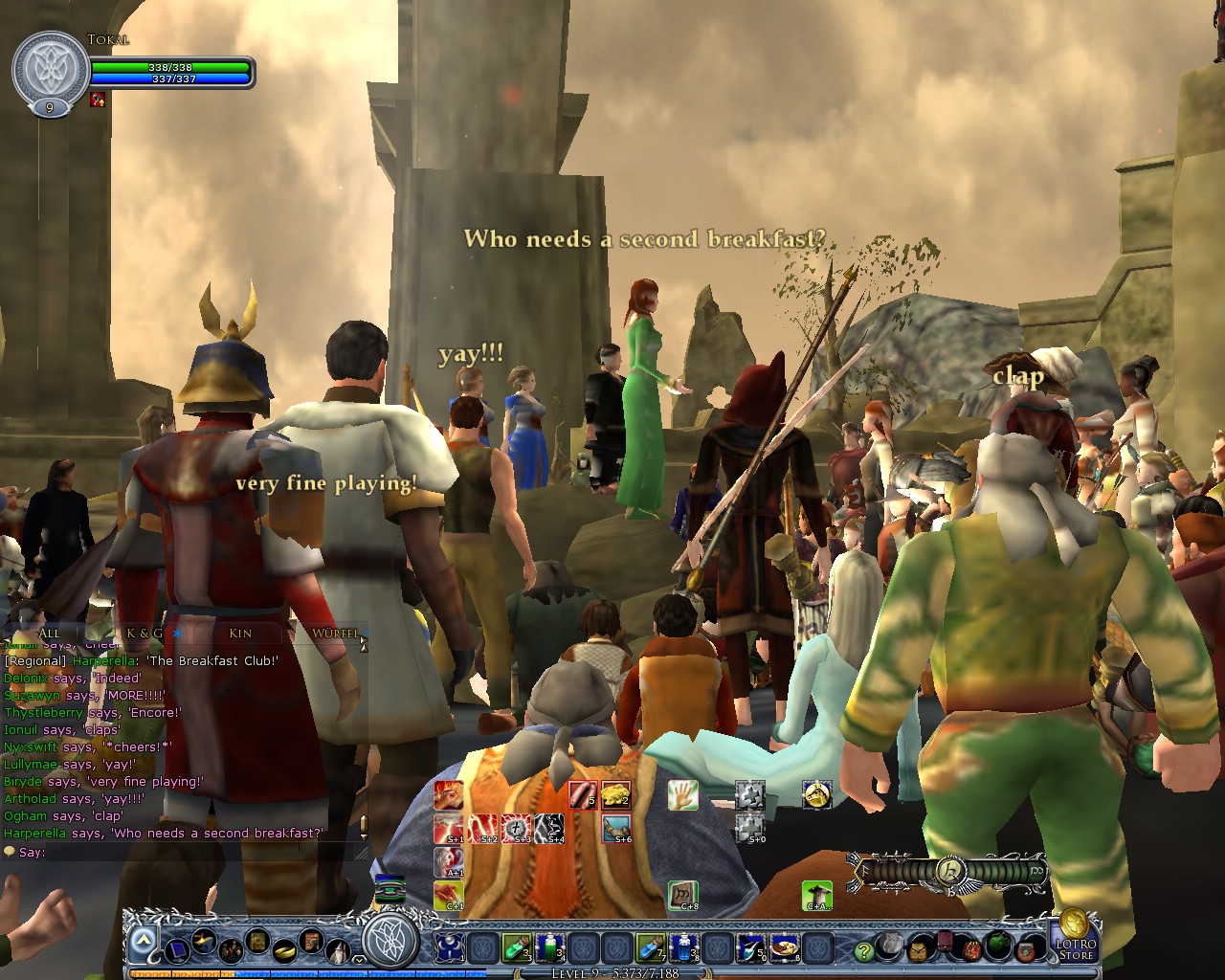Switch to the Kin chat tab
The image size is (1225, 980).
240,633
